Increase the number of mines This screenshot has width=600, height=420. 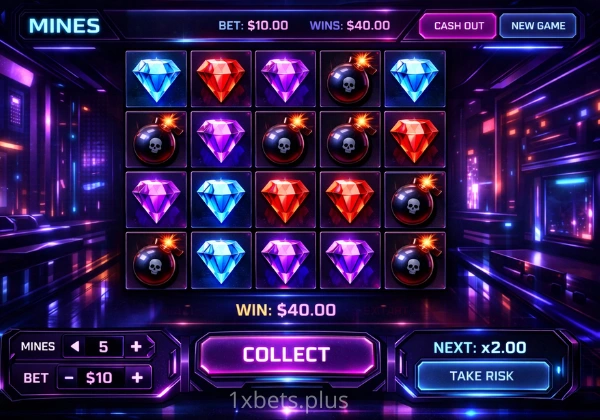[x=136, y=346]
